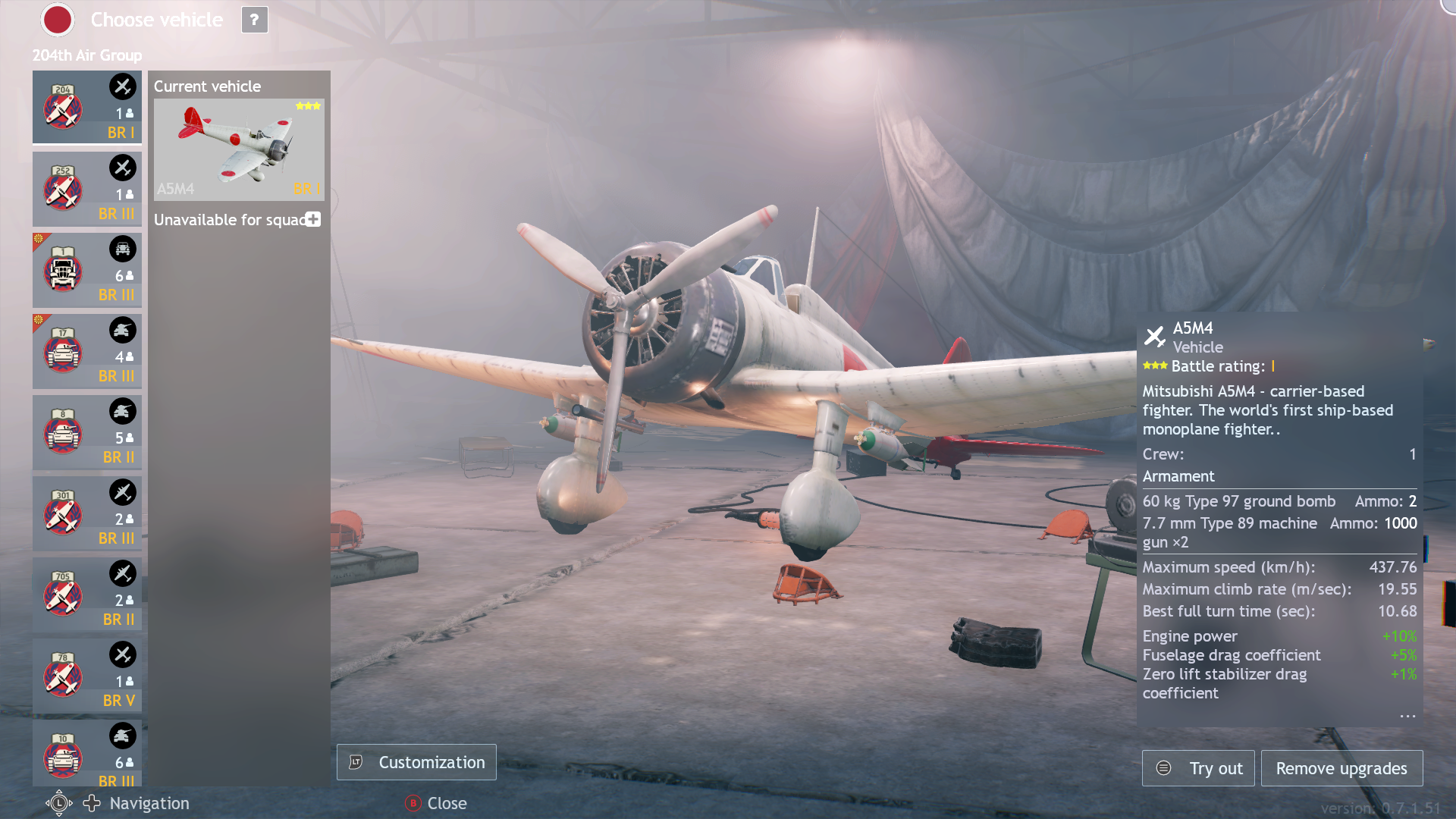Open the Customization menu

[416, 762]
